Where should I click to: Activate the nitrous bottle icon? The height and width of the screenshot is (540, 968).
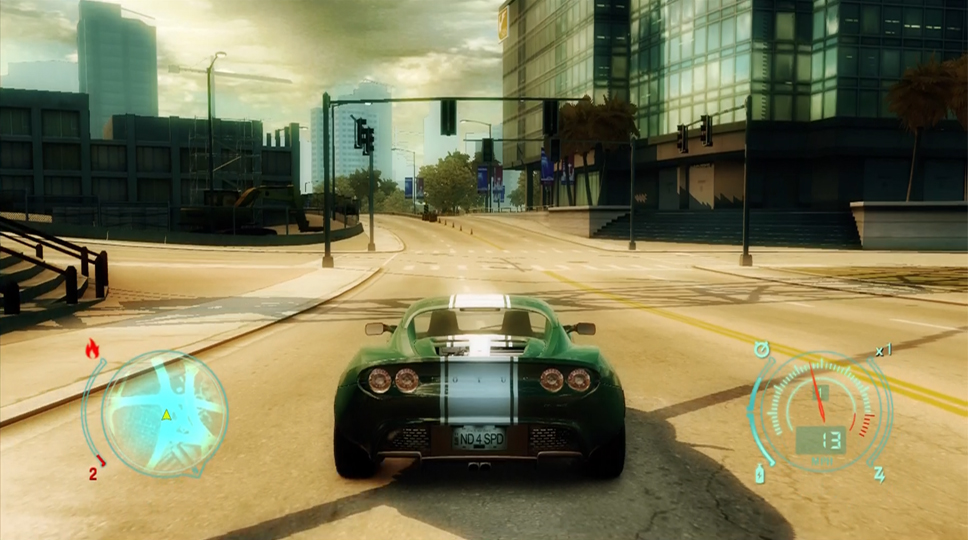click(759, 473)
